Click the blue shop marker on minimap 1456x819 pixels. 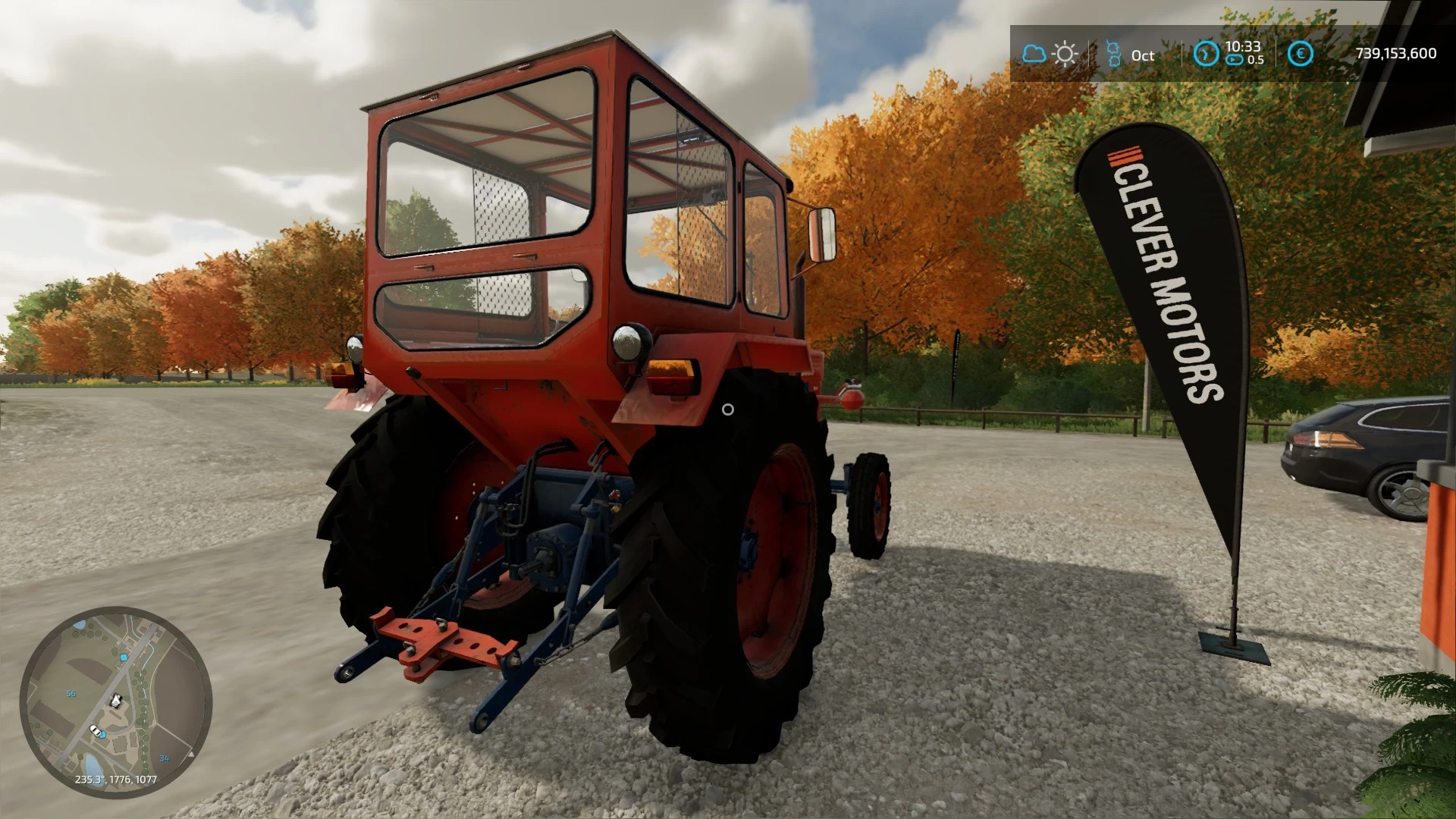point(124,658)
